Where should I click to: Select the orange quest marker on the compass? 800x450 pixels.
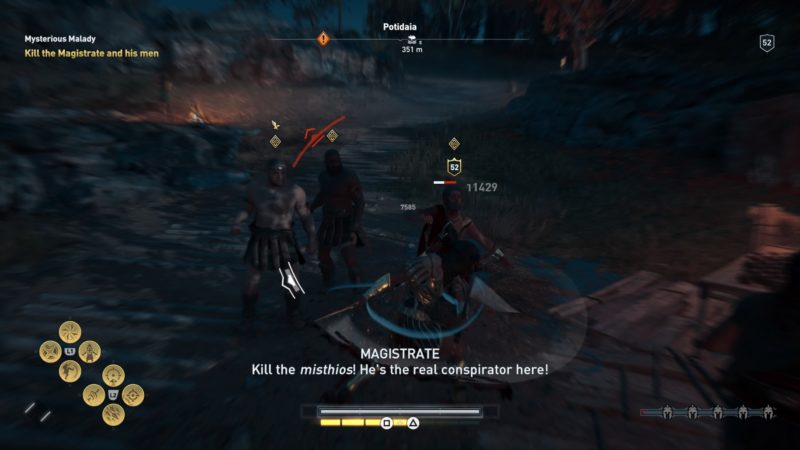click(x=323, y=38)
